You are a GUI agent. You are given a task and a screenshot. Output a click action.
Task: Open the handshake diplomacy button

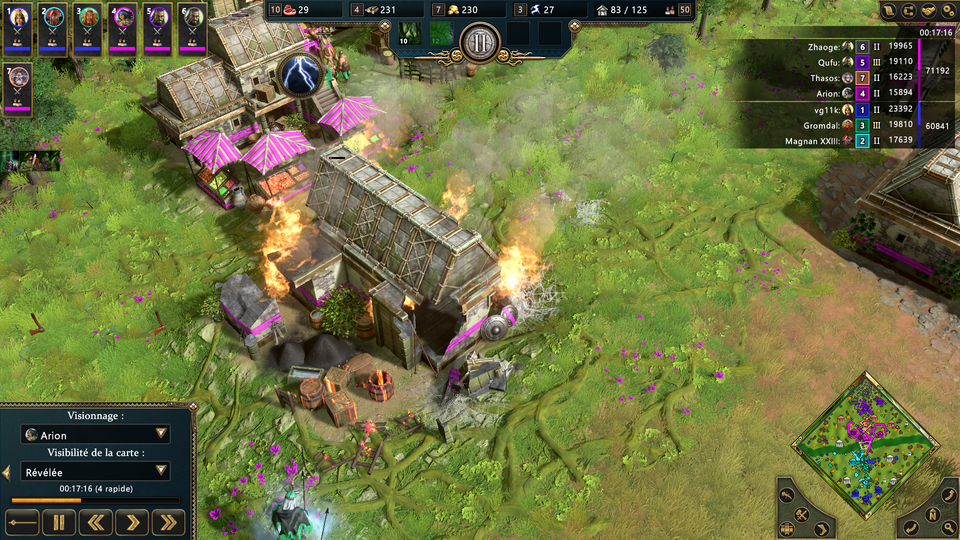pyautogui.click(x=928, y=10)
